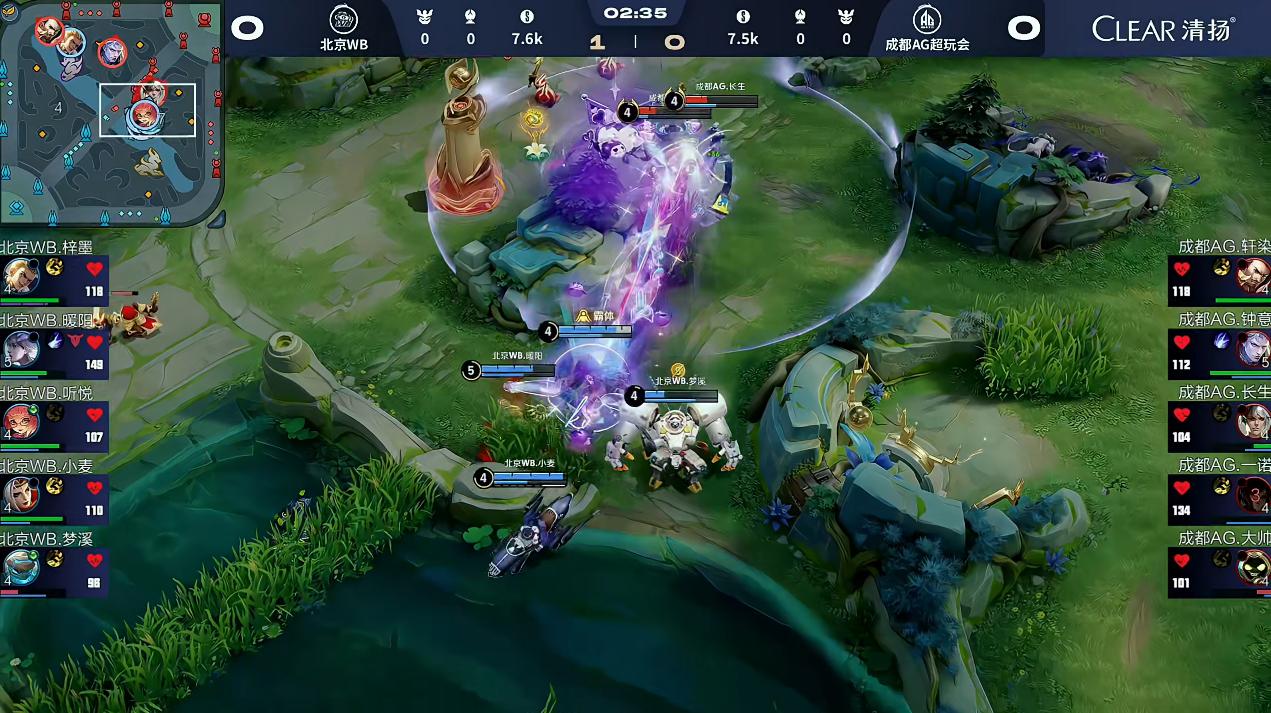
Task: Click 成都AG.钟意's blue summoner spell icon
Action: click(1221, 341)
